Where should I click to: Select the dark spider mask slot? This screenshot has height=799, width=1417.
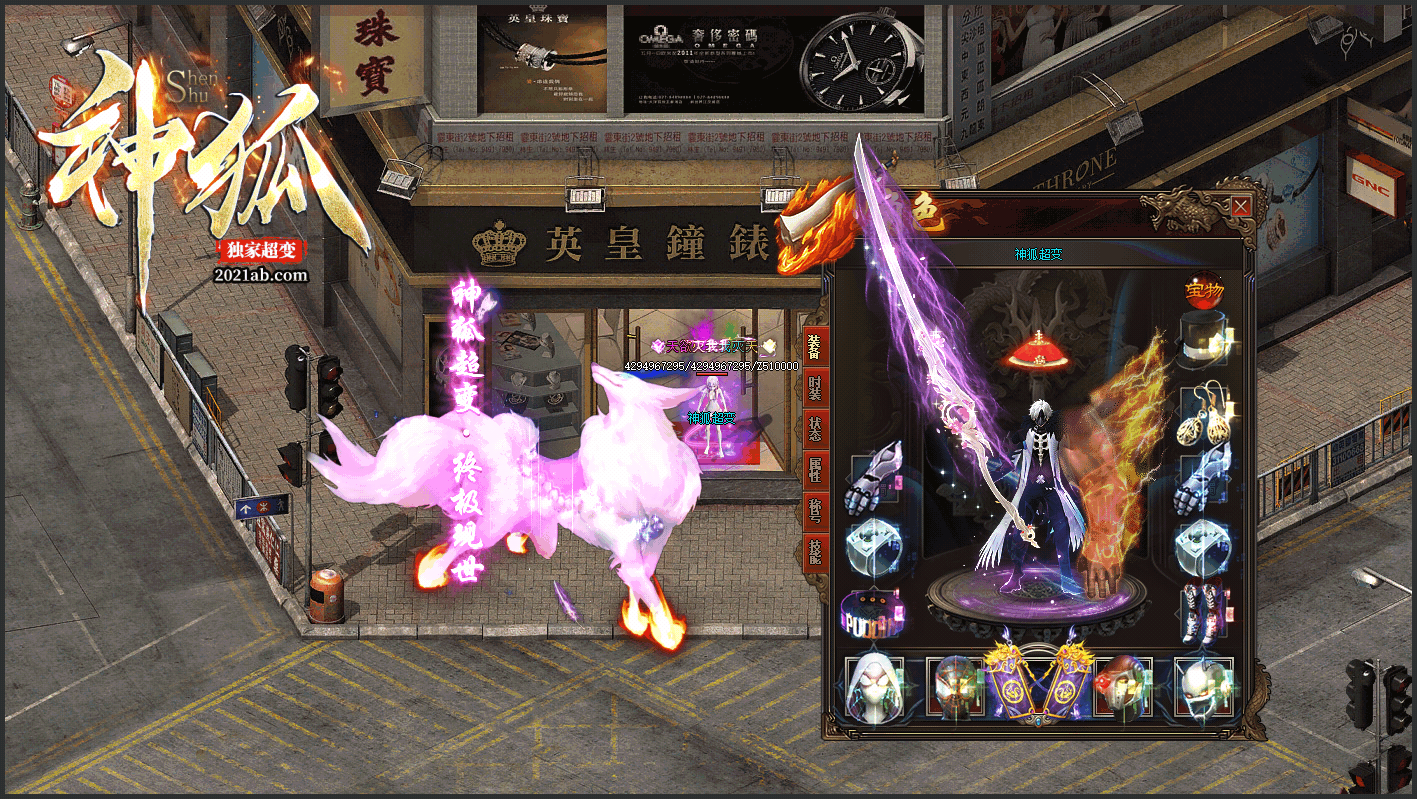(956, 687)
